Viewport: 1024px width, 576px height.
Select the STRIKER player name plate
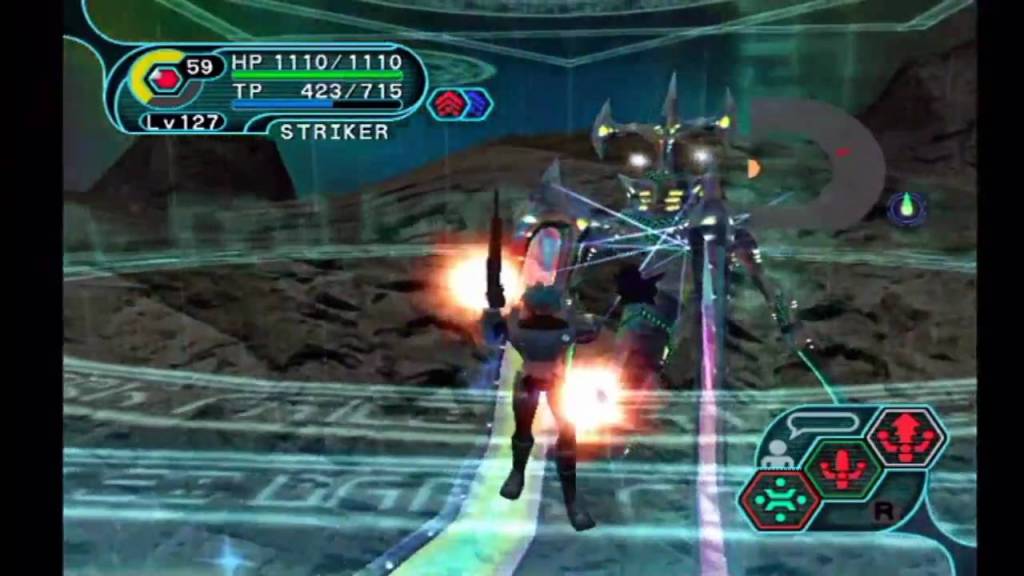click(335, 131)
